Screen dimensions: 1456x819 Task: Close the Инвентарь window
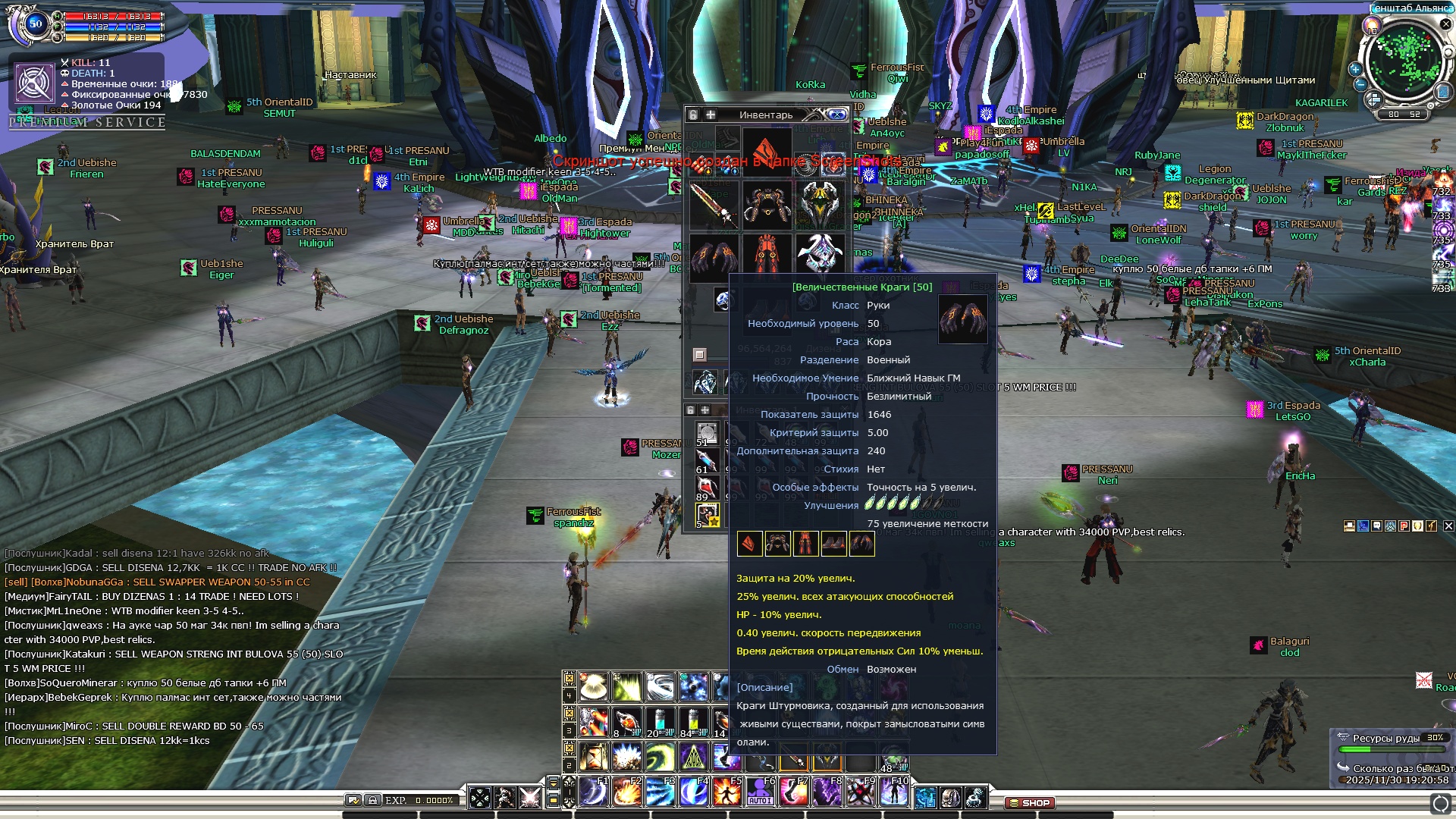point(837,115)
